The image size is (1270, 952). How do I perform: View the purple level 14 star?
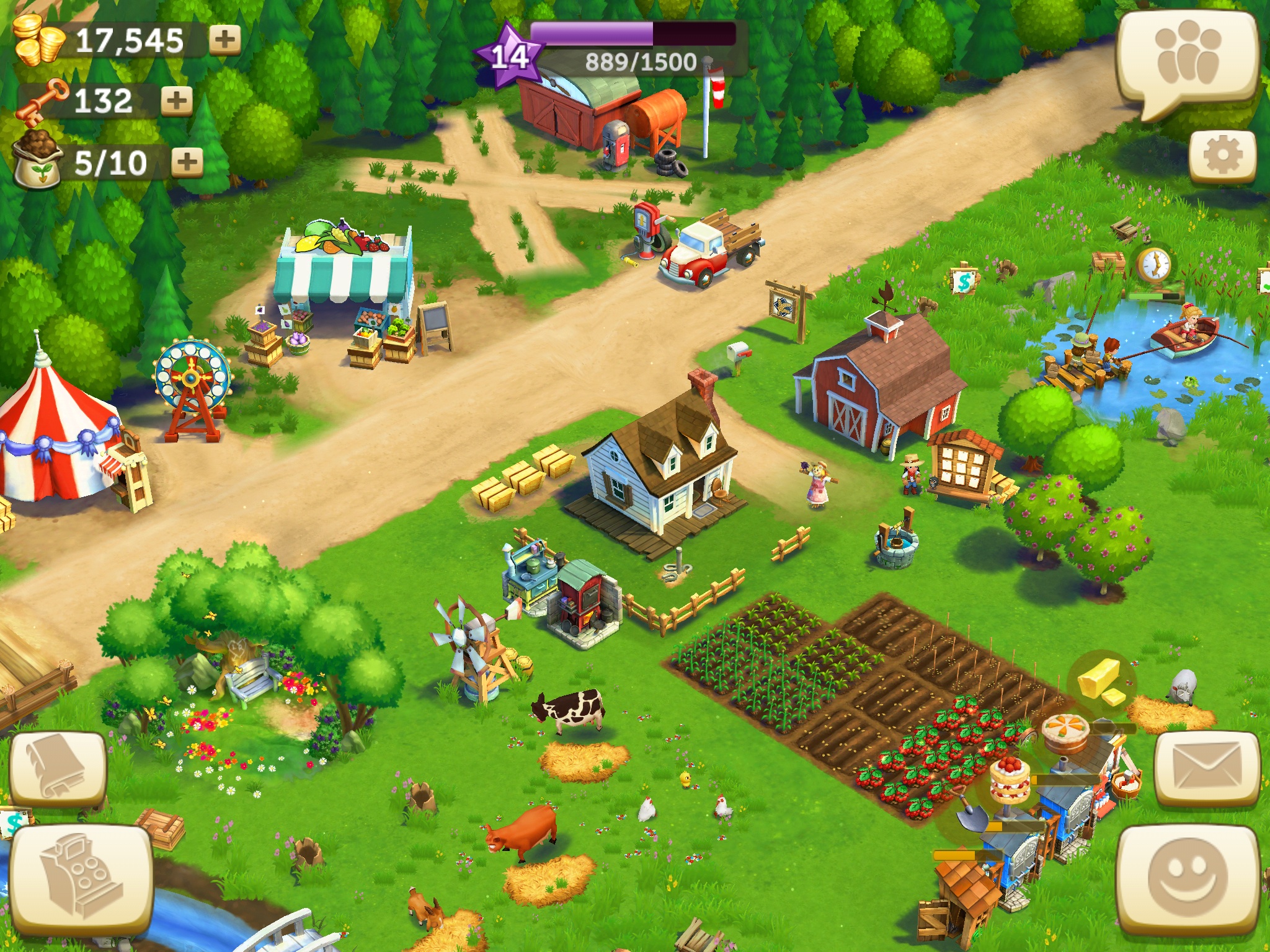coord(510,56)
